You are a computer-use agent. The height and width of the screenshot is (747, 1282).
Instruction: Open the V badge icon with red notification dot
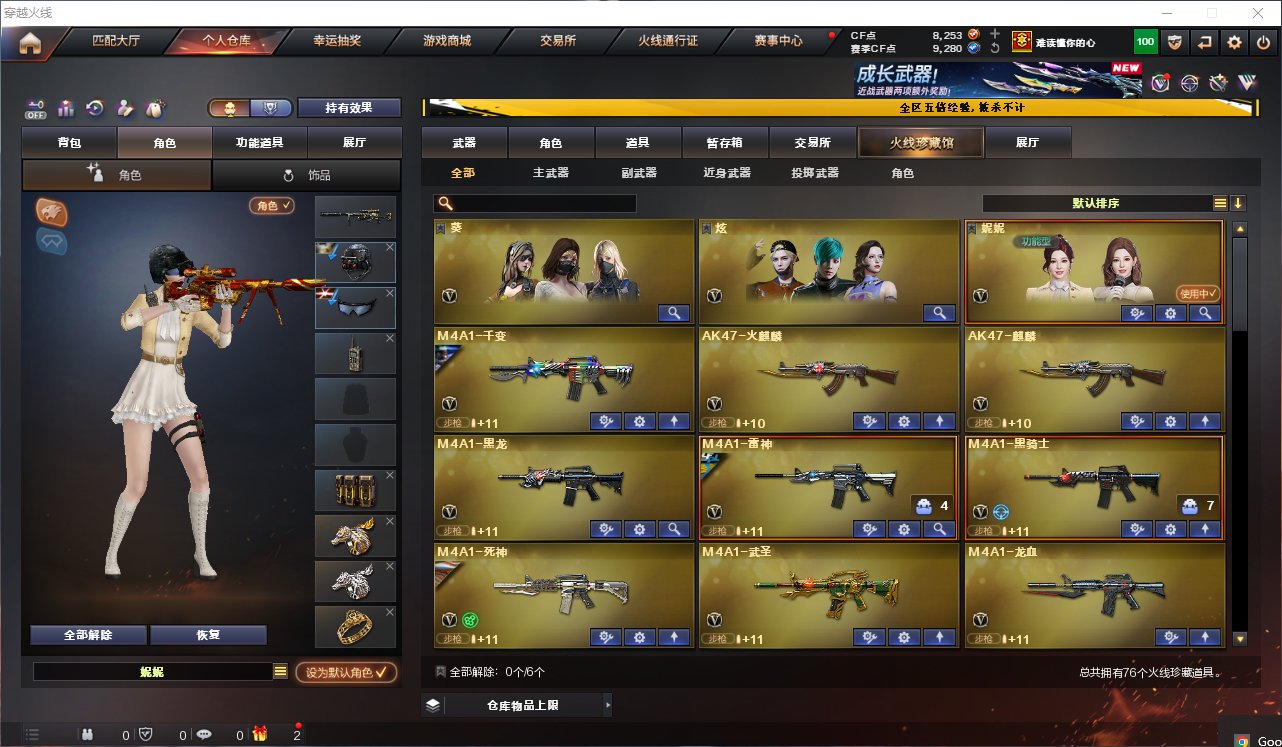click(x=1159, y=82)
